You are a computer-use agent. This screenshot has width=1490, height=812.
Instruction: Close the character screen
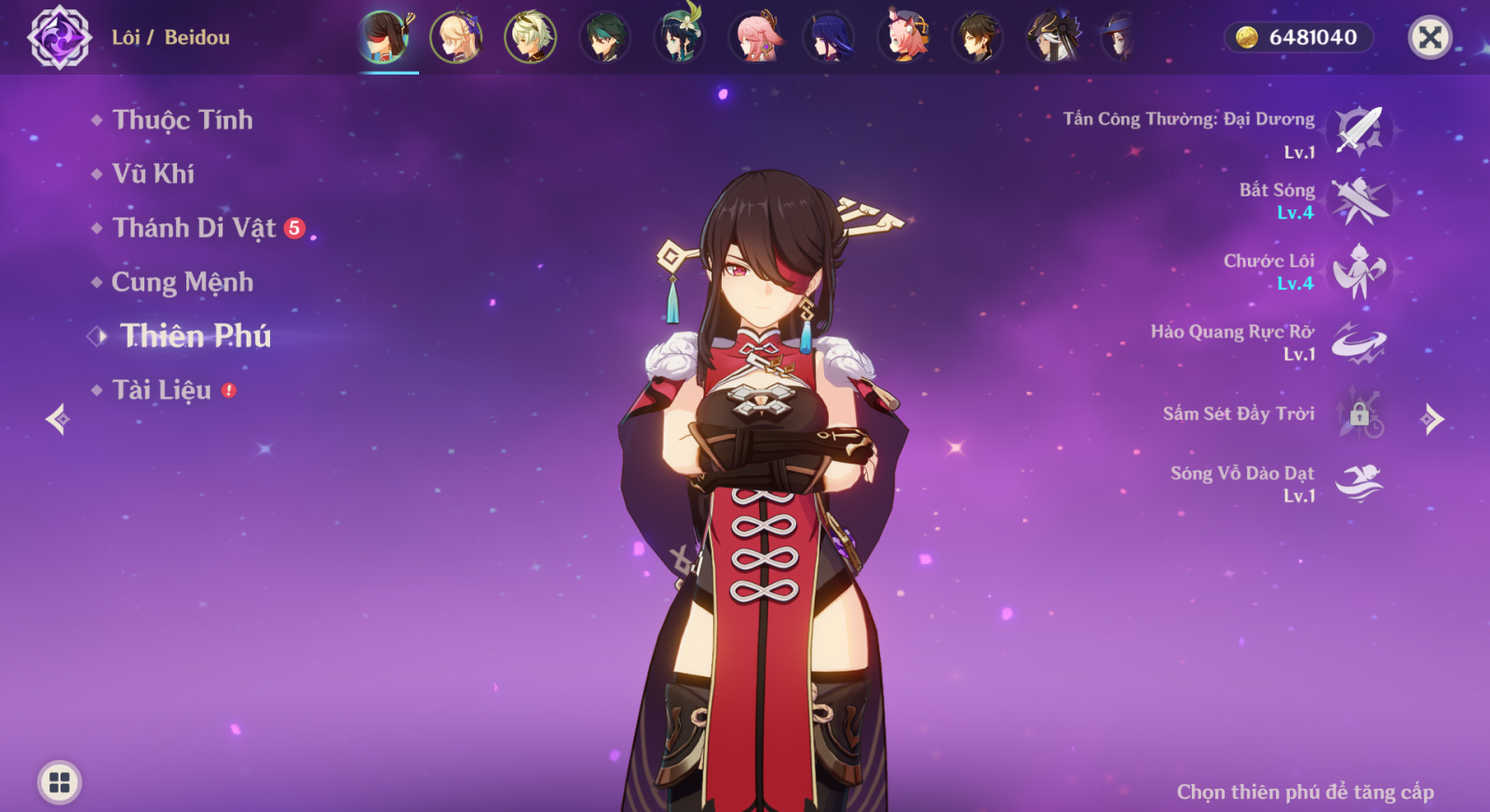[x=1429, y=37]
